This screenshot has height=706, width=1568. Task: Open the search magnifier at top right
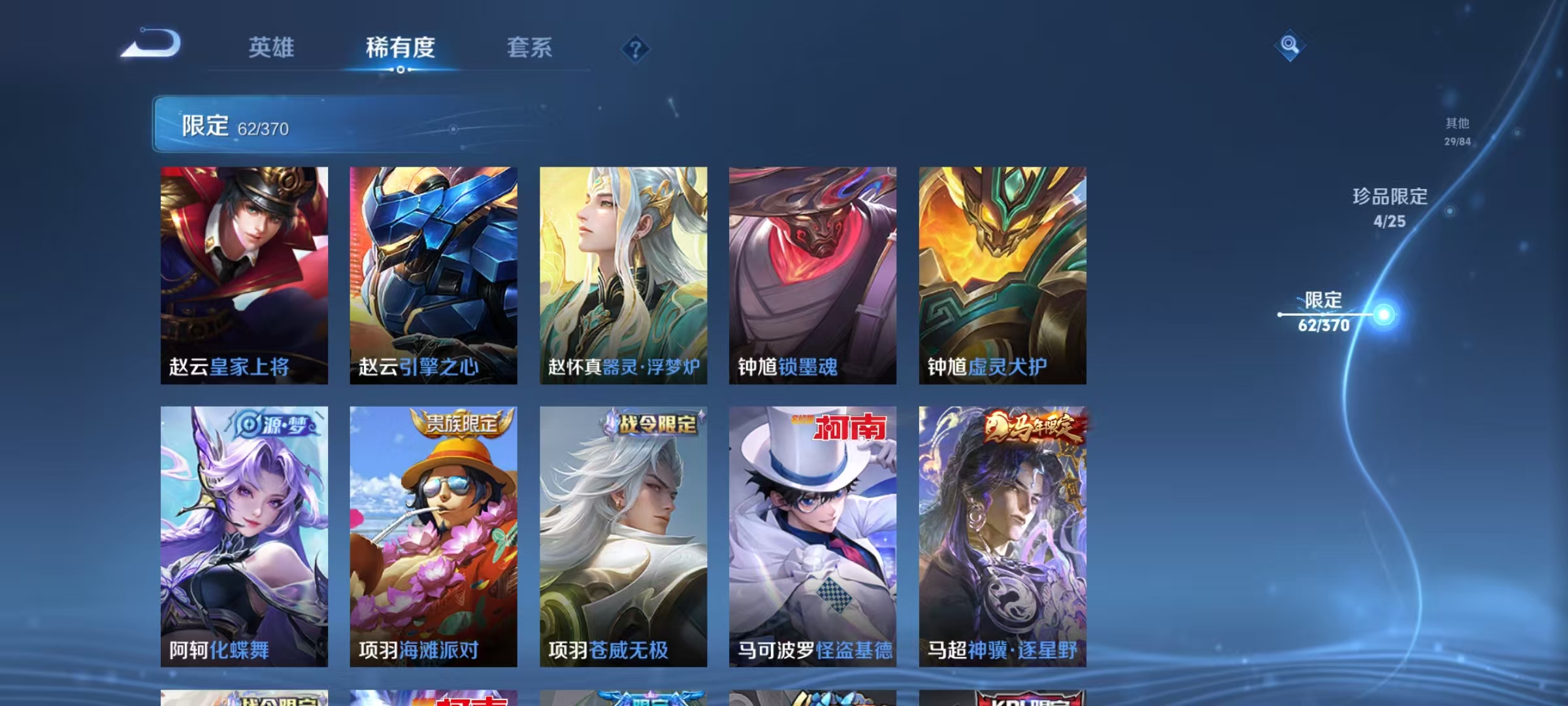(x=1290, y=46)
